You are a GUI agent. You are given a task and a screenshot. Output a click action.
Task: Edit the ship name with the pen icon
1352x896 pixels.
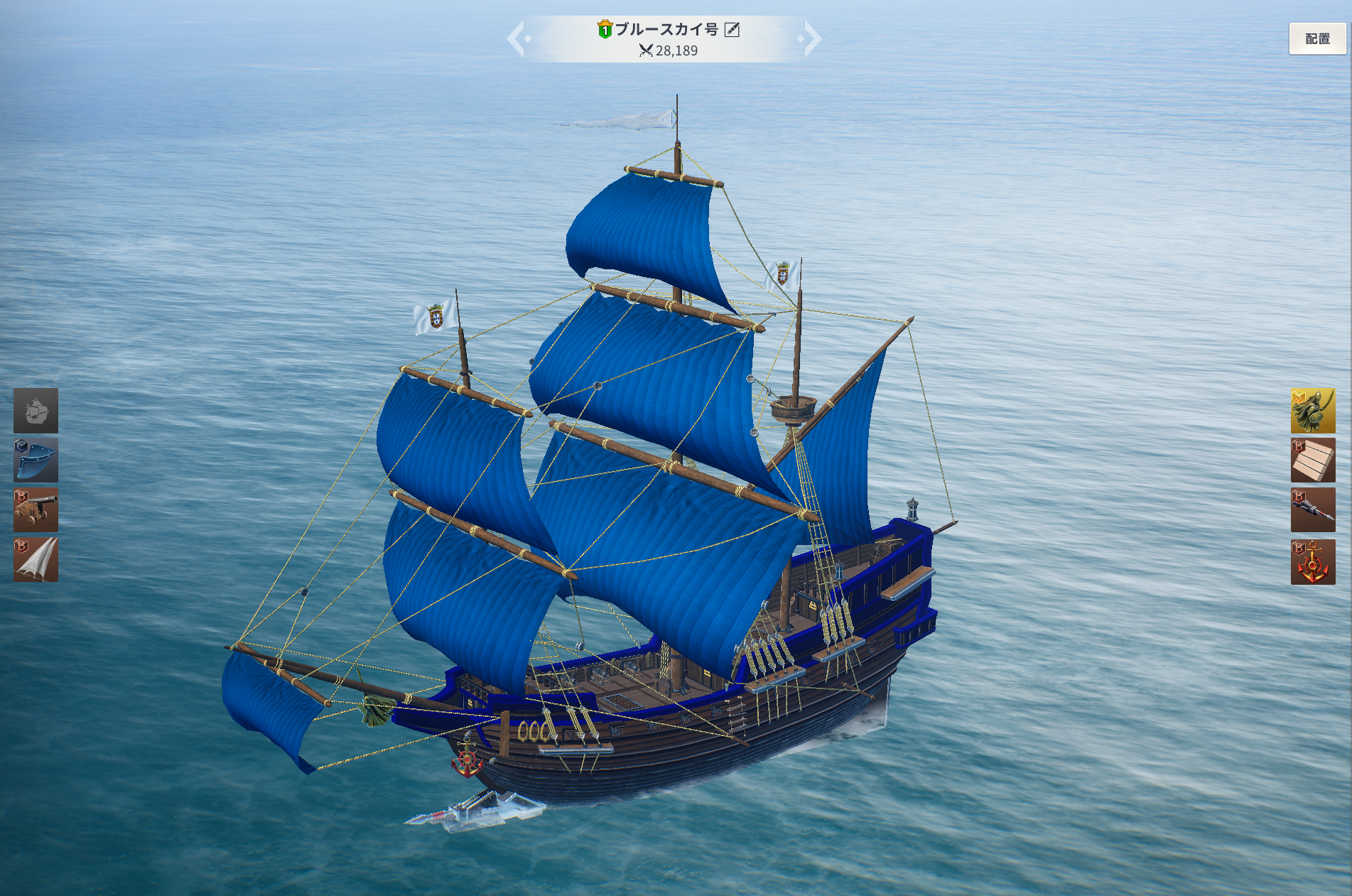732,29
